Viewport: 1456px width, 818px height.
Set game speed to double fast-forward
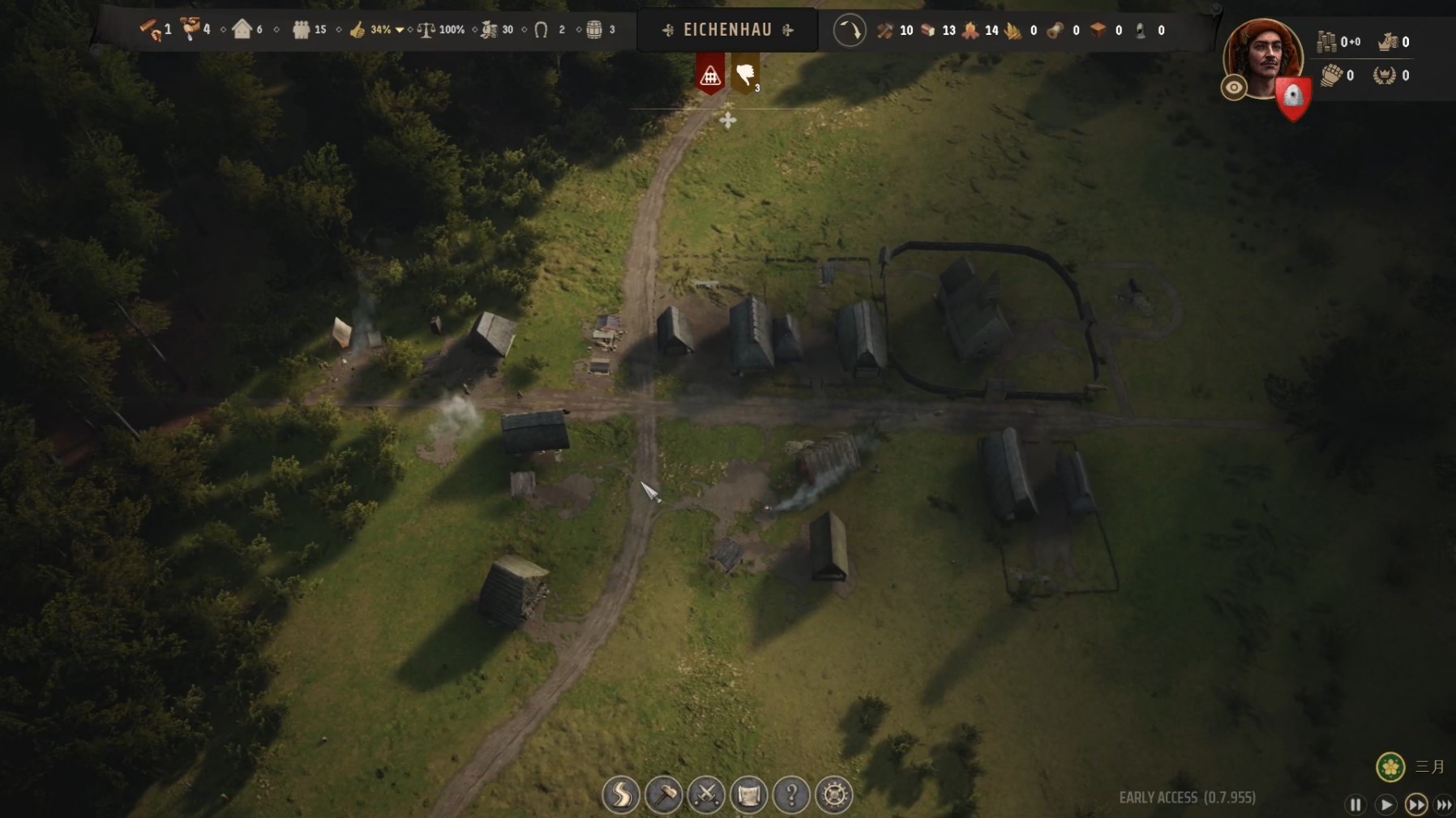1415,805
